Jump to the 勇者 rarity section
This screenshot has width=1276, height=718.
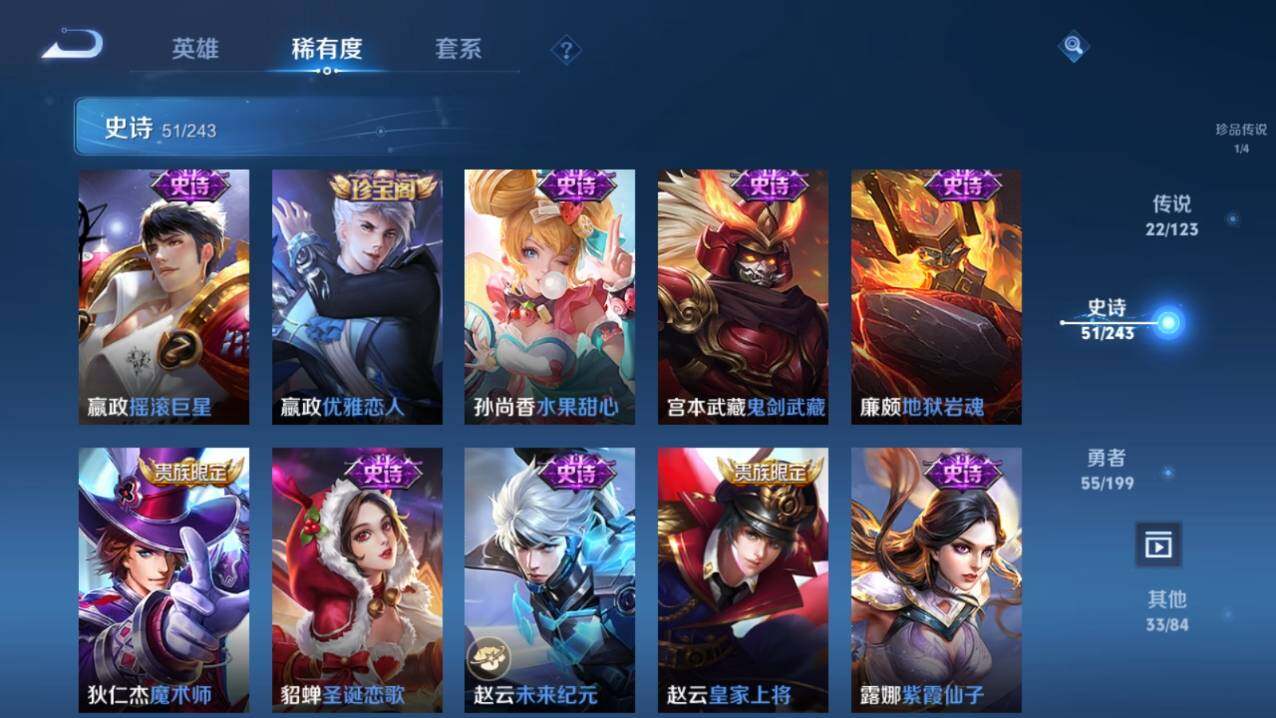[1107, 468]
